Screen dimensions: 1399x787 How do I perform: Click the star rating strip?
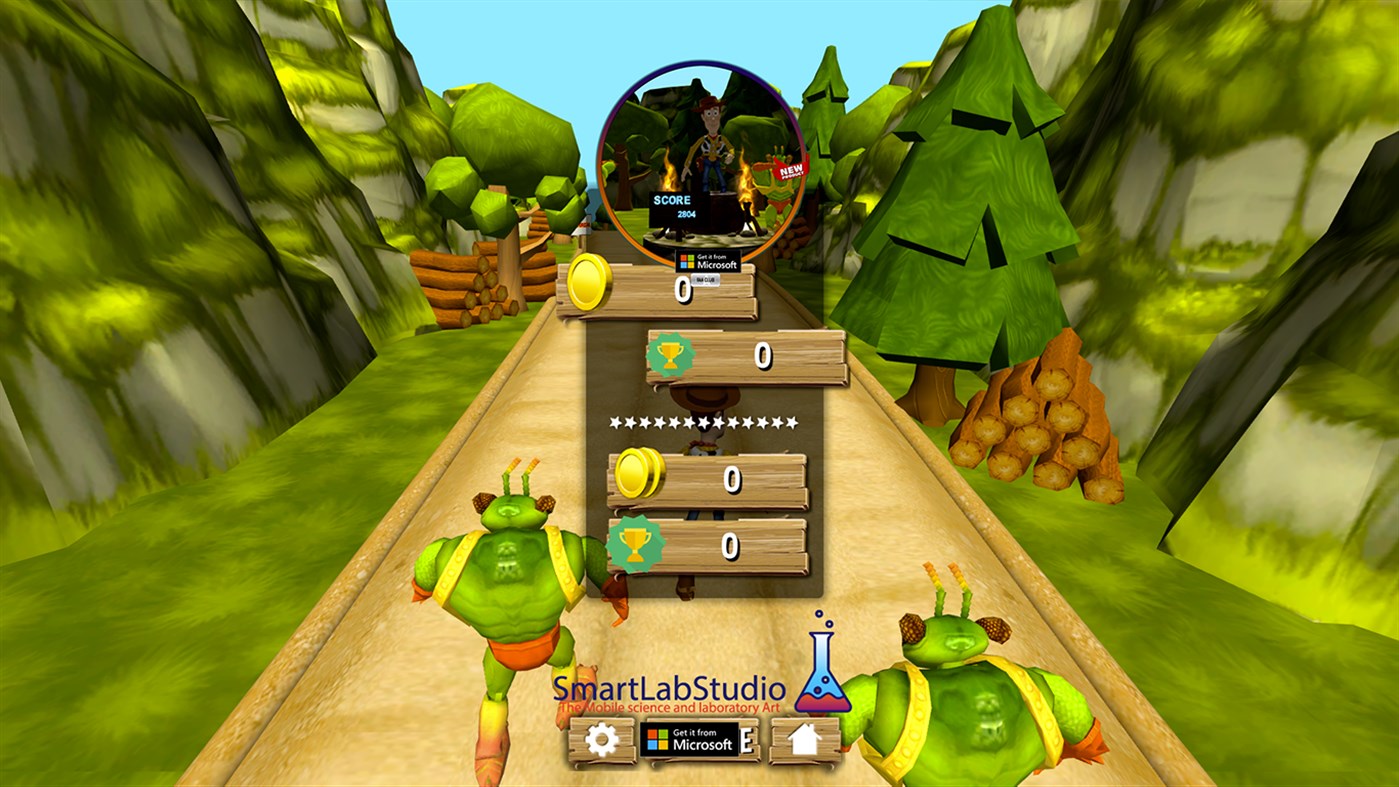tap(704, 420)
